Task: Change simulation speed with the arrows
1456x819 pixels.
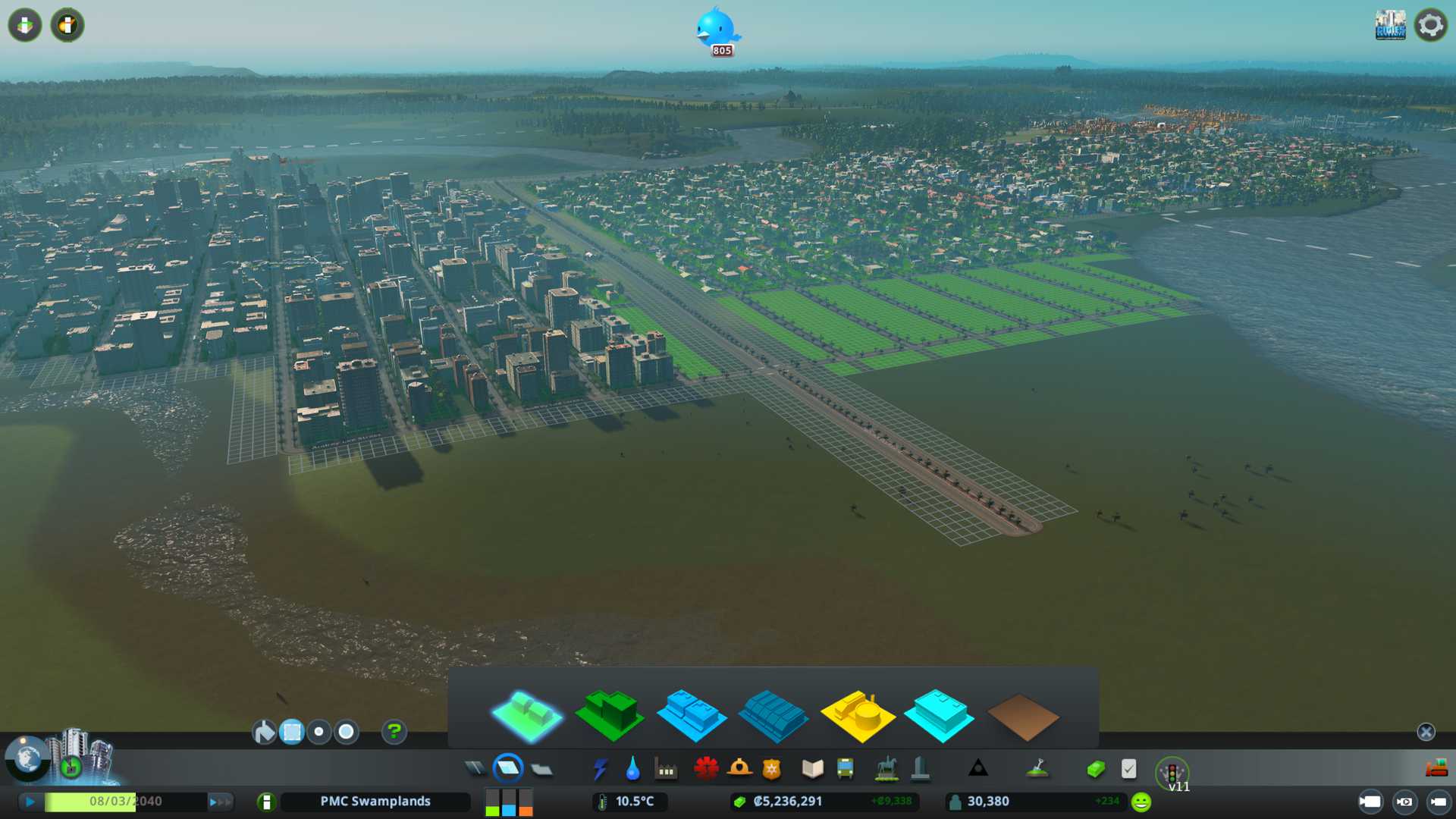Action: pos(220,802)
